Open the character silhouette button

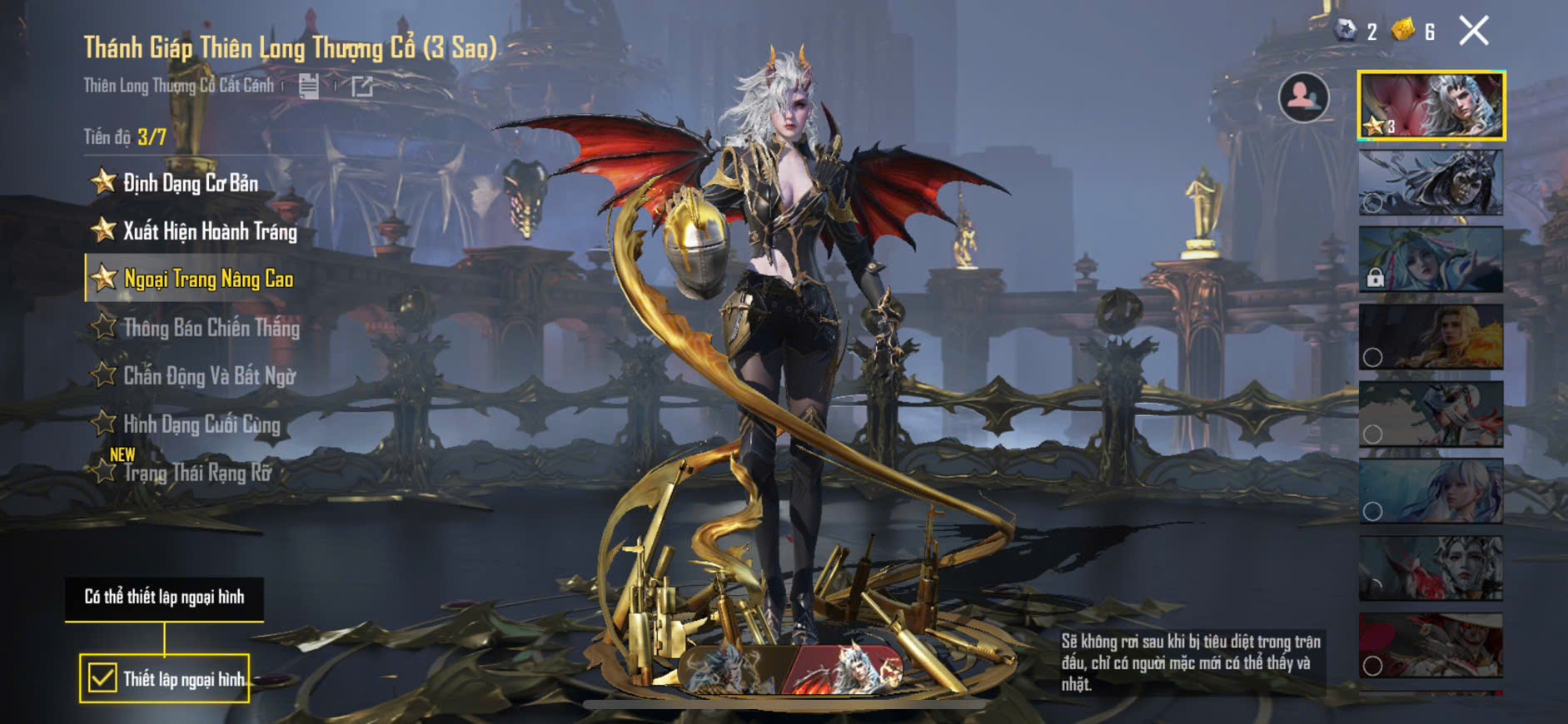click(x=1303, y=97)
